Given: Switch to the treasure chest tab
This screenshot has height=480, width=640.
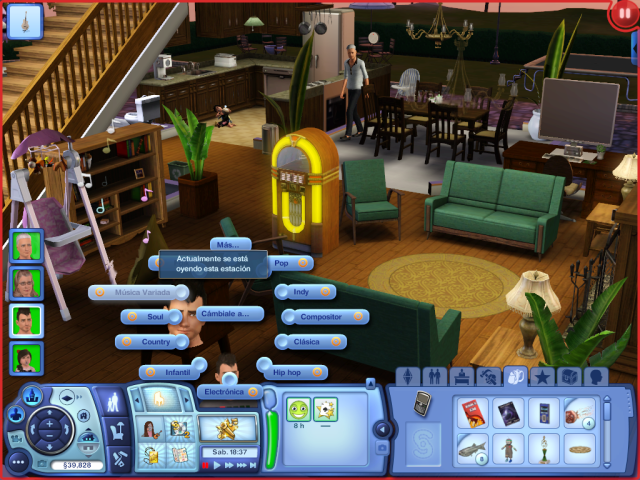Looking at the screenshot, I should (570, 377).
